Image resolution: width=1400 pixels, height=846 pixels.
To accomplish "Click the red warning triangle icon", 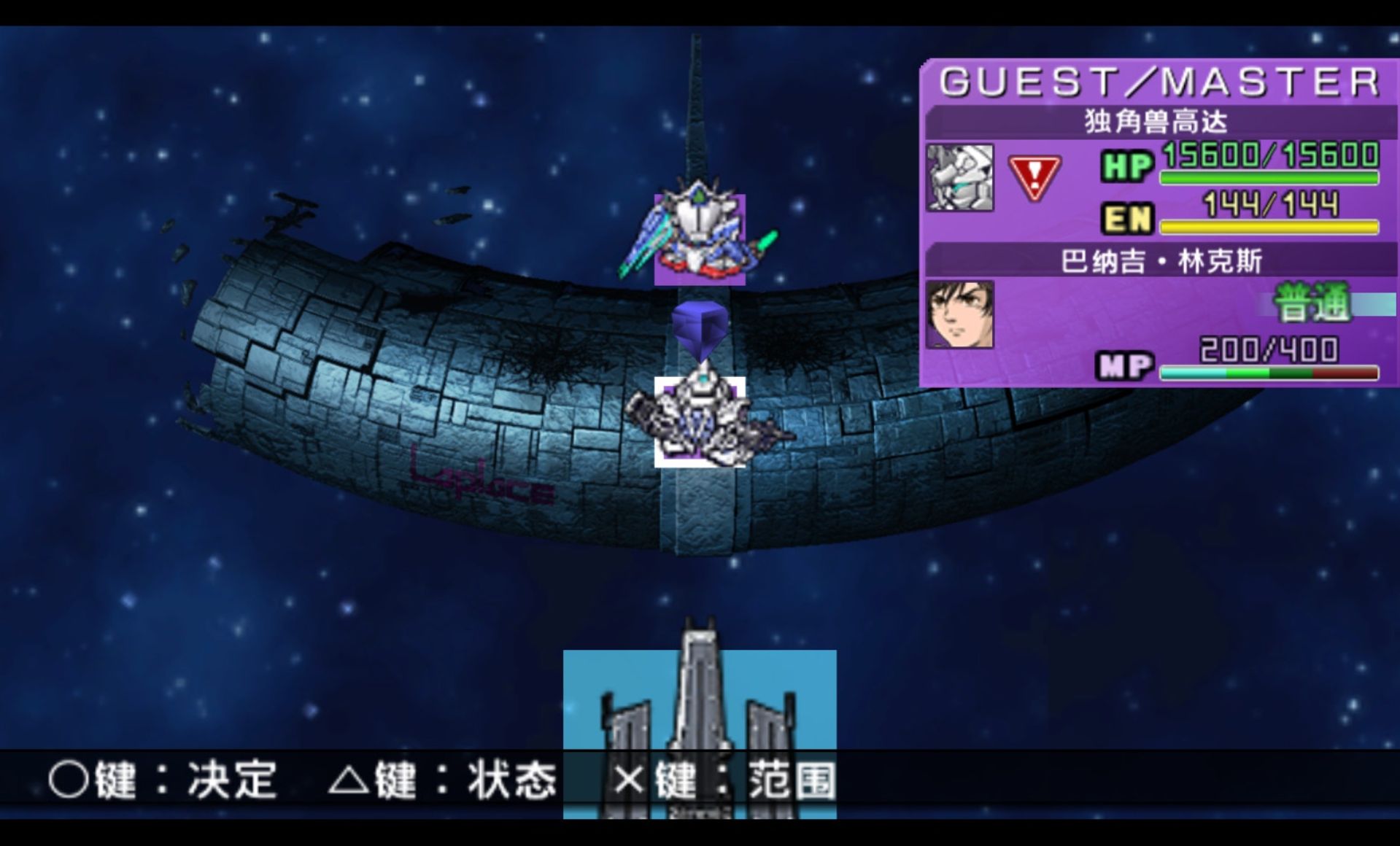I will coord(1034,177).
